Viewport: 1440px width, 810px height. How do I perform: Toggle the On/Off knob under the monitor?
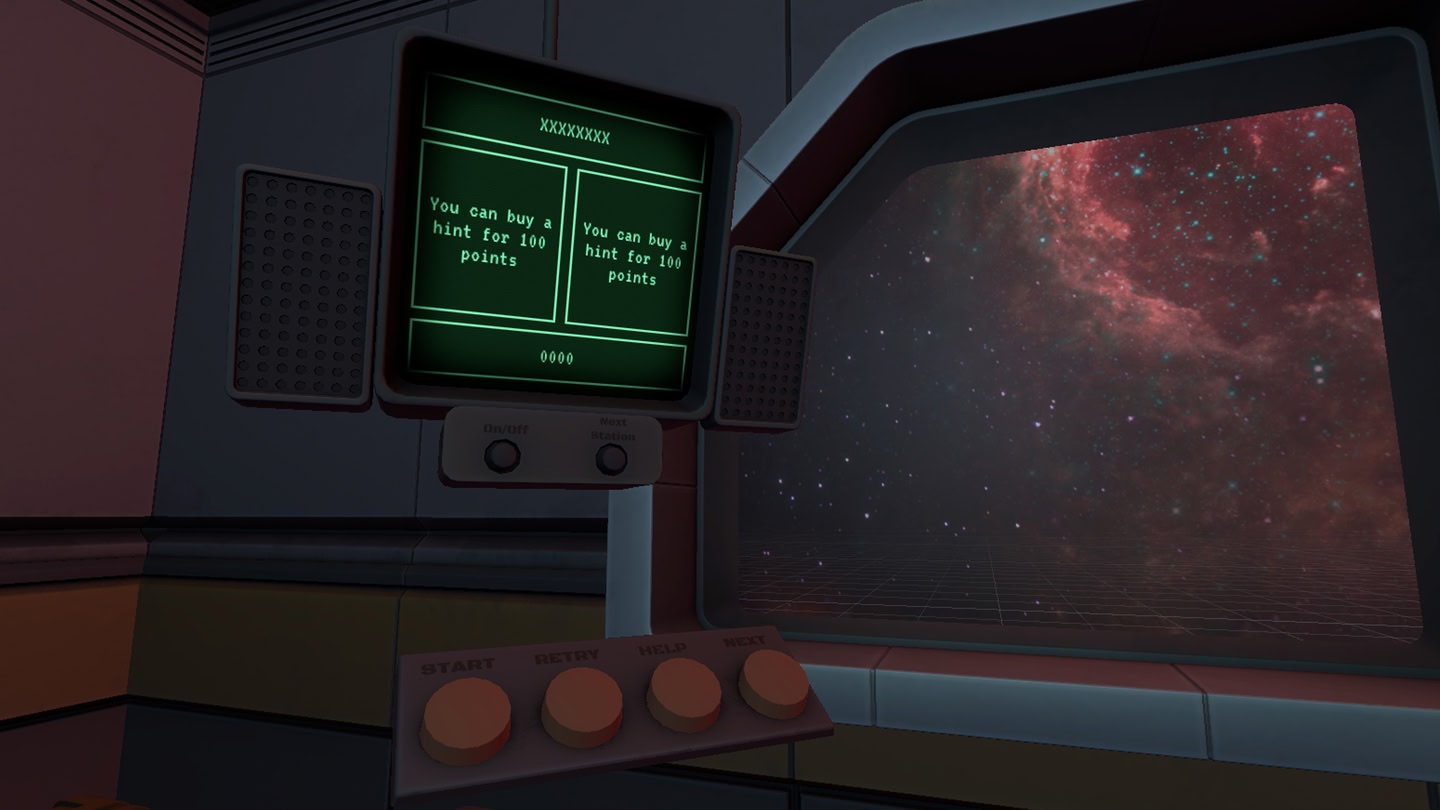pyautogui.click(x=501, y=456)
